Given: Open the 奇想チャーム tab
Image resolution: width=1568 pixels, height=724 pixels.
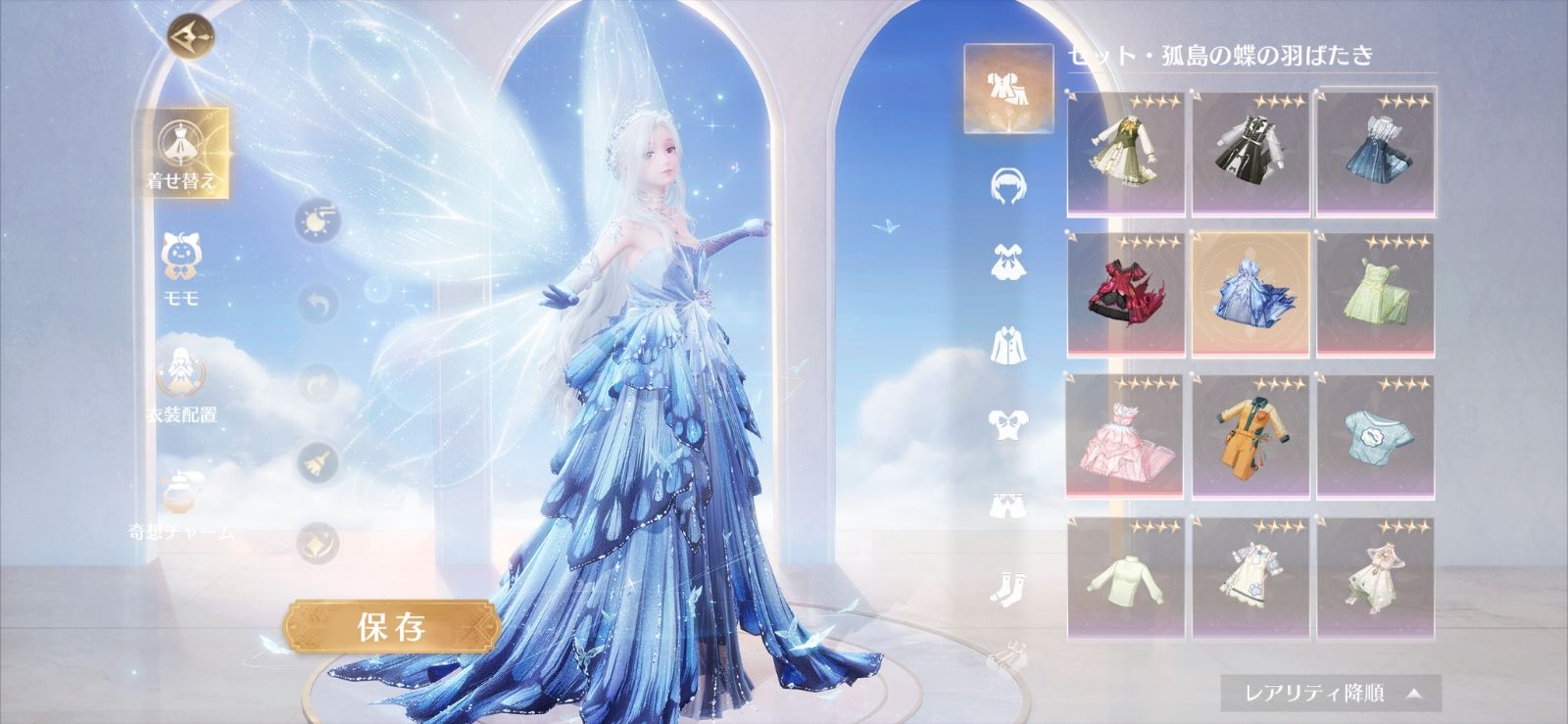Looking at the screenshot, I should (182, 505).
